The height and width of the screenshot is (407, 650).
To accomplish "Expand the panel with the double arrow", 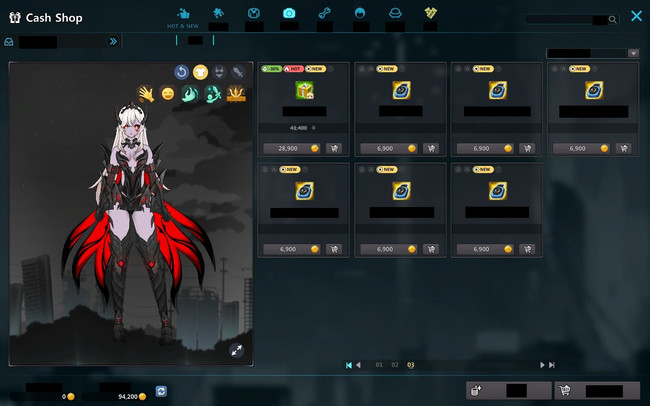I will [x=113, y=42].
